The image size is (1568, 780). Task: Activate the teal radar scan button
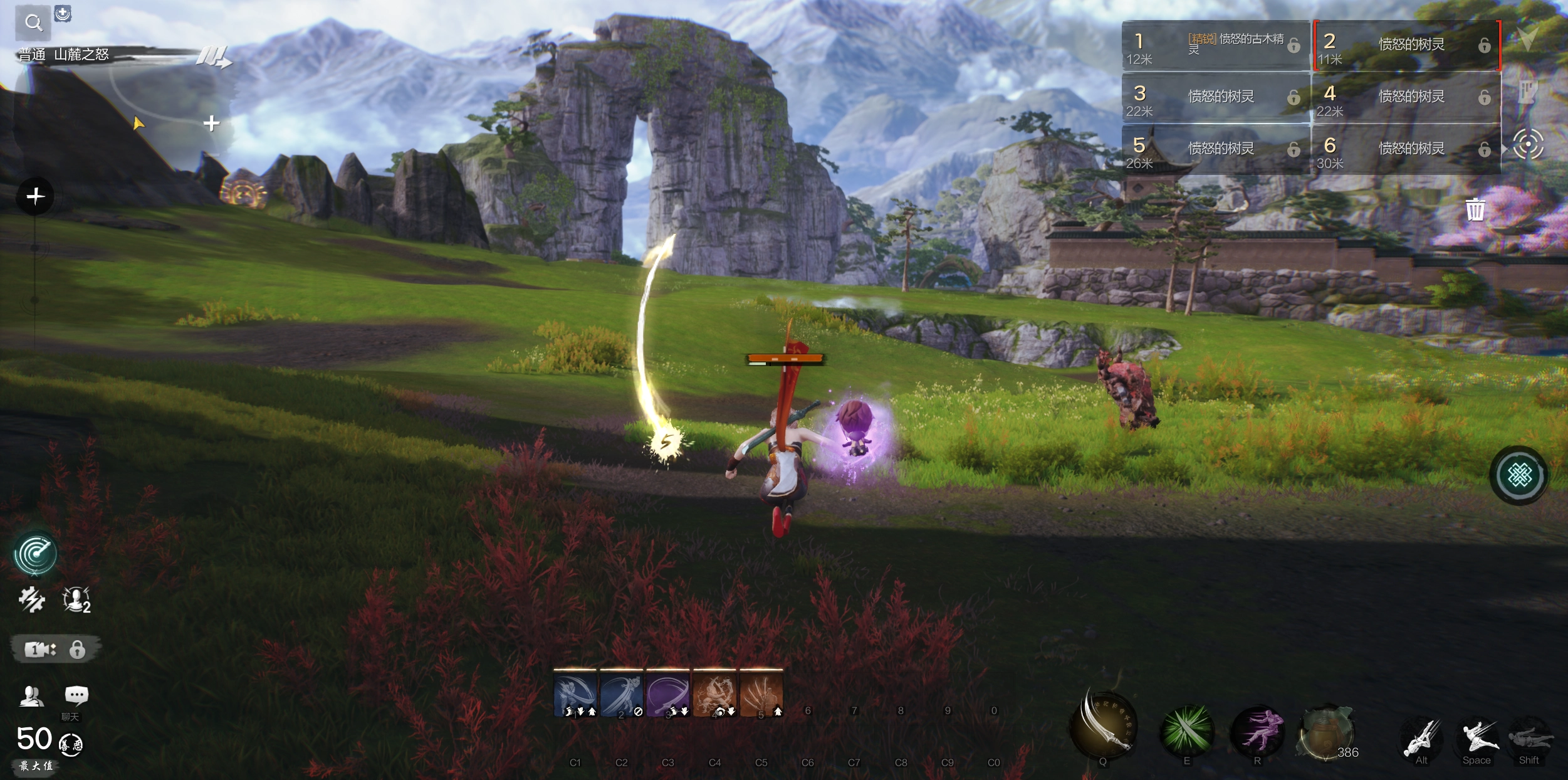[x=36, y=554]
